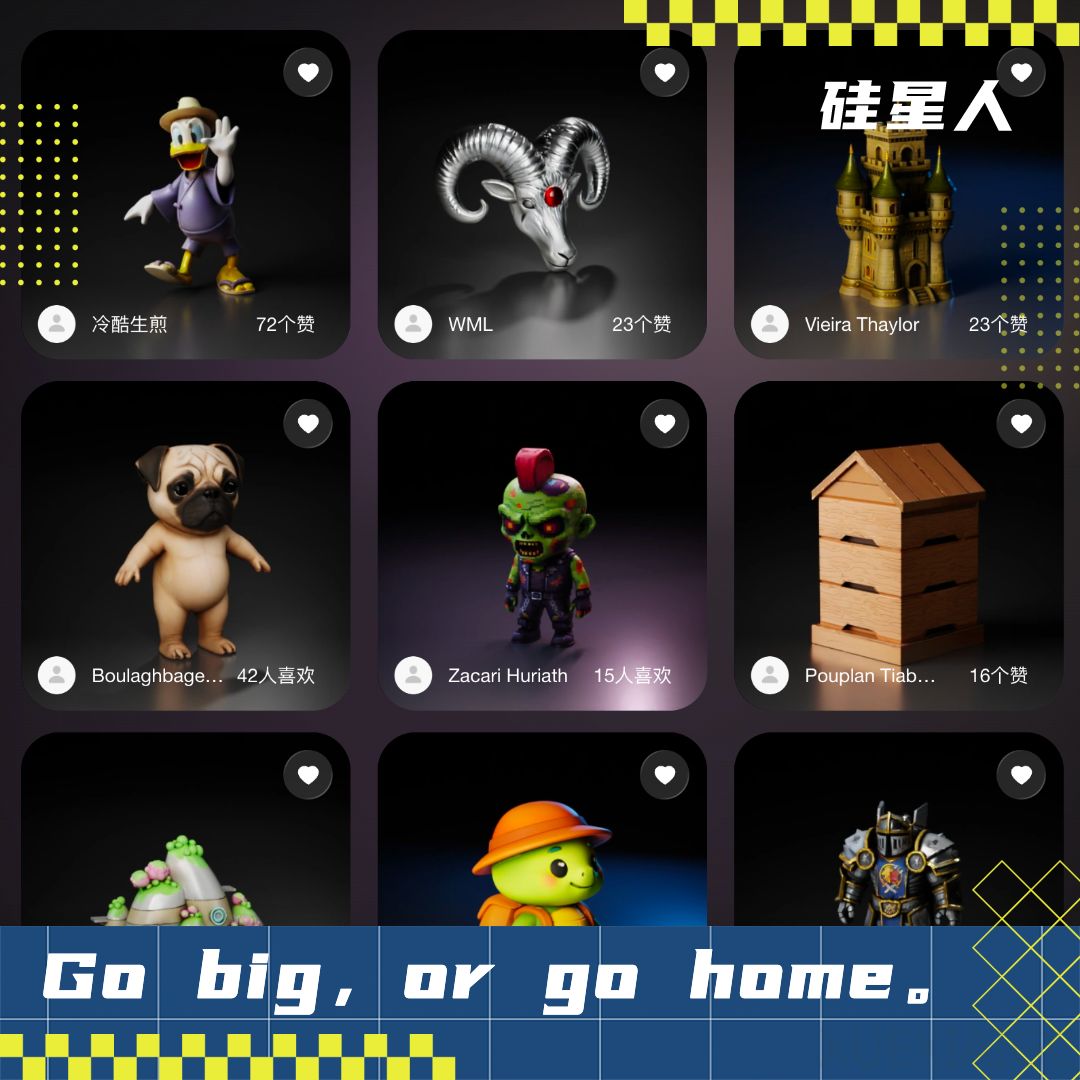Screen dimensions: 1080x1080
Task: Heart the pug dog model
Action: pos(308,424)
